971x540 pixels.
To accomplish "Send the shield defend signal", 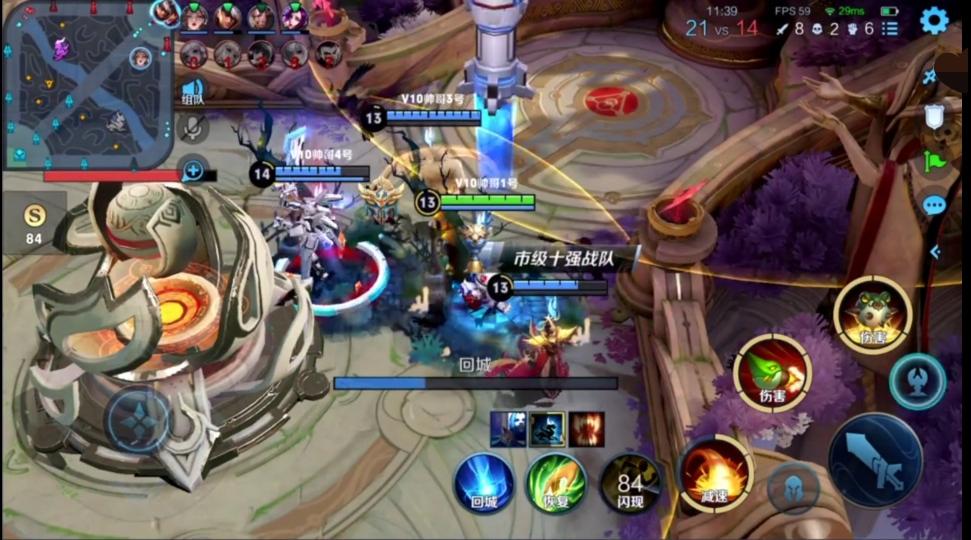I will pyautogui.click(x=934, y=116).
